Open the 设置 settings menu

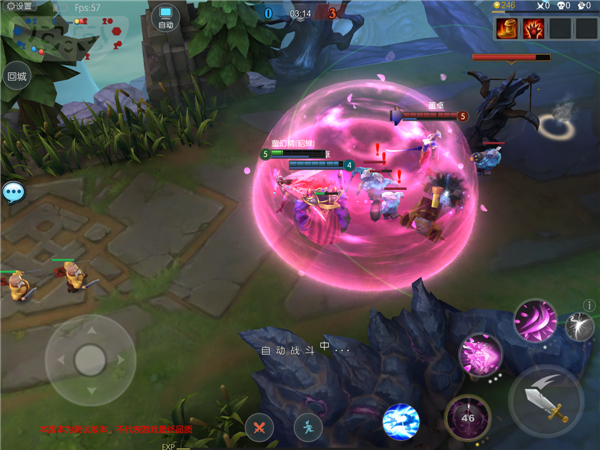[x=18, y=6]
